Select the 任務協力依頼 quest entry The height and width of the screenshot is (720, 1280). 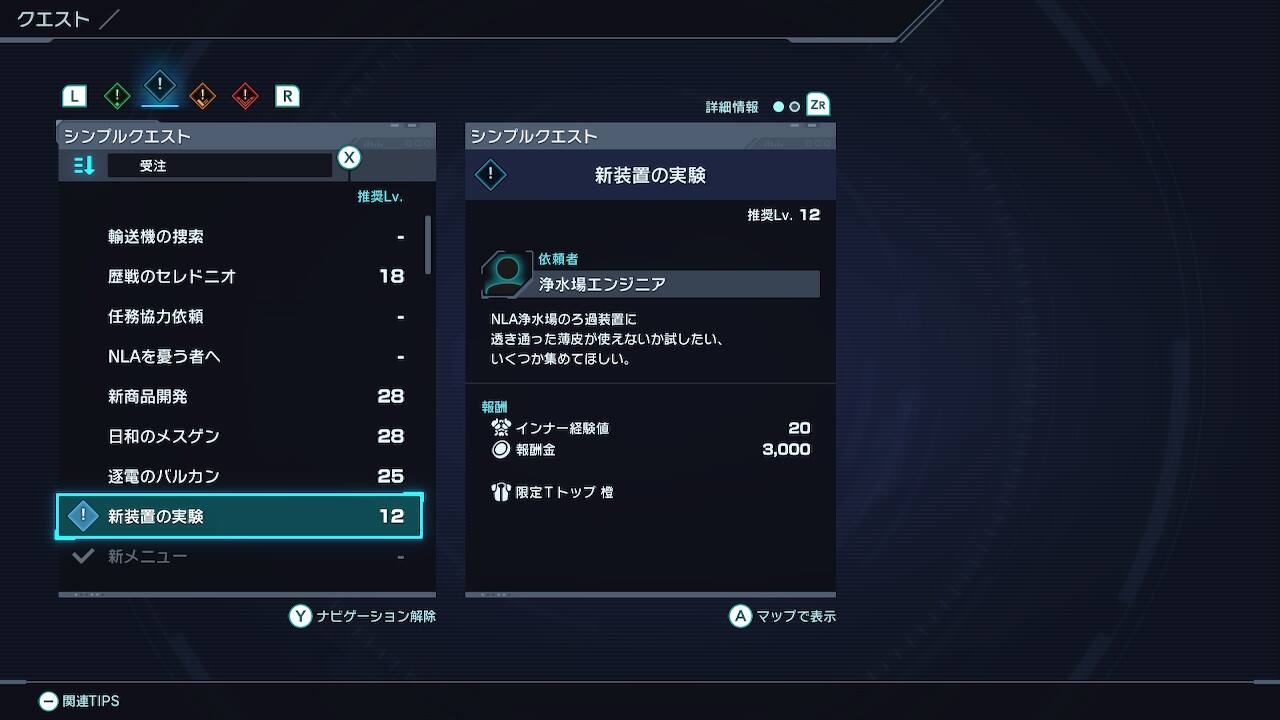pyautogui.click(x=155, y=317)
